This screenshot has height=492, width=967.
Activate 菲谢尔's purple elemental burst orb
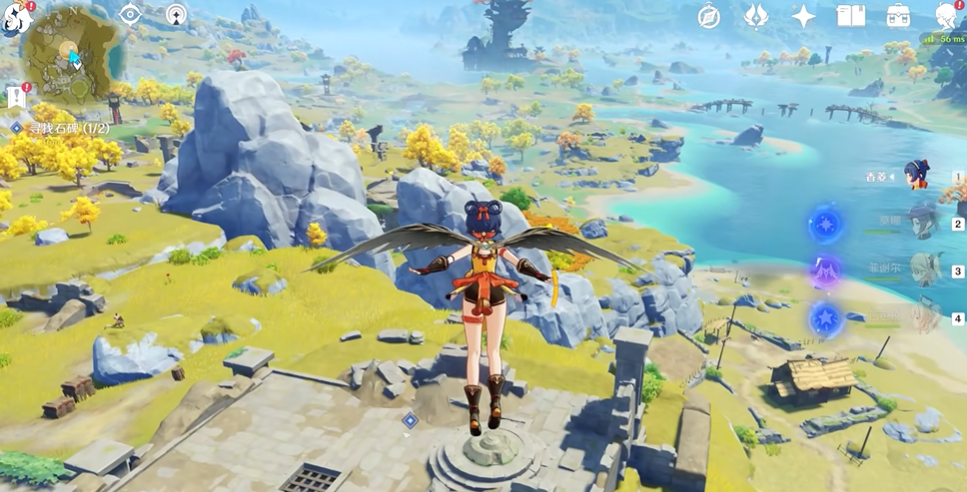click(826, 270)
